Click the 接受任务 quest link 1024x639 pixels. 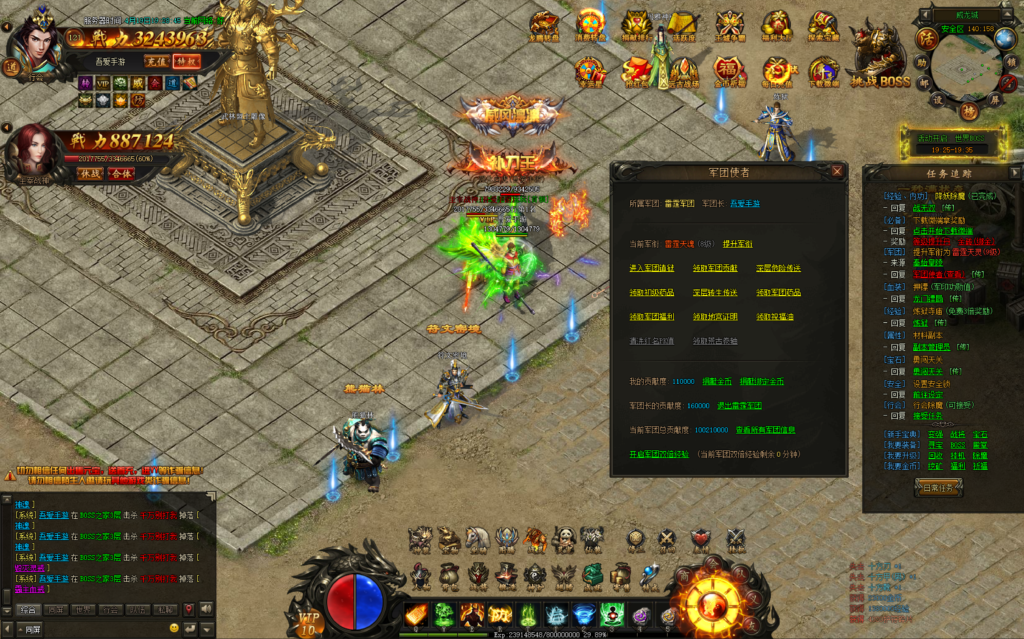pos(933,415)
